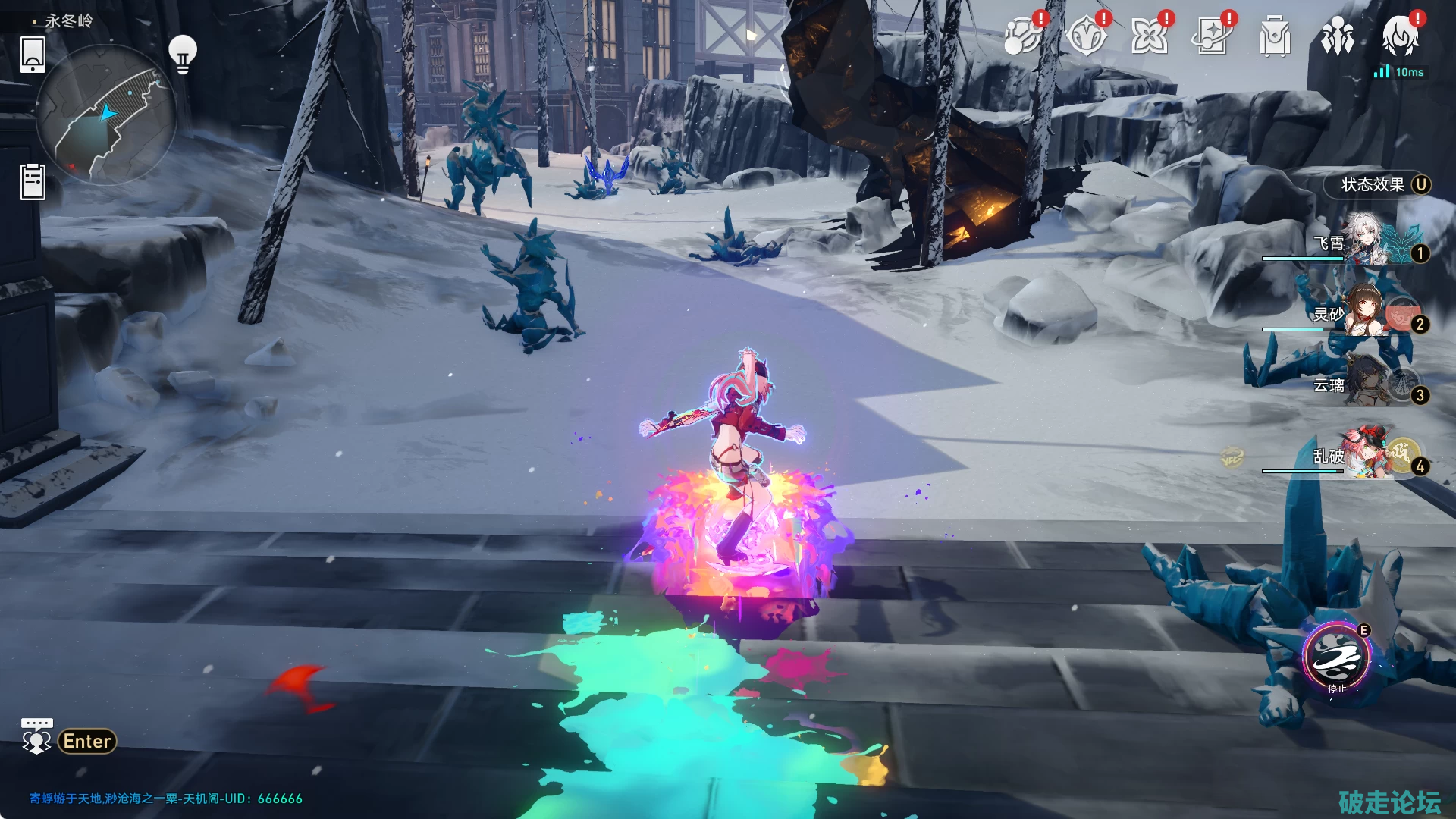The height and width of the screenshot is (819, 1456).
Task: Open the four-petal flower icon
Action: tap(1148, 36)
